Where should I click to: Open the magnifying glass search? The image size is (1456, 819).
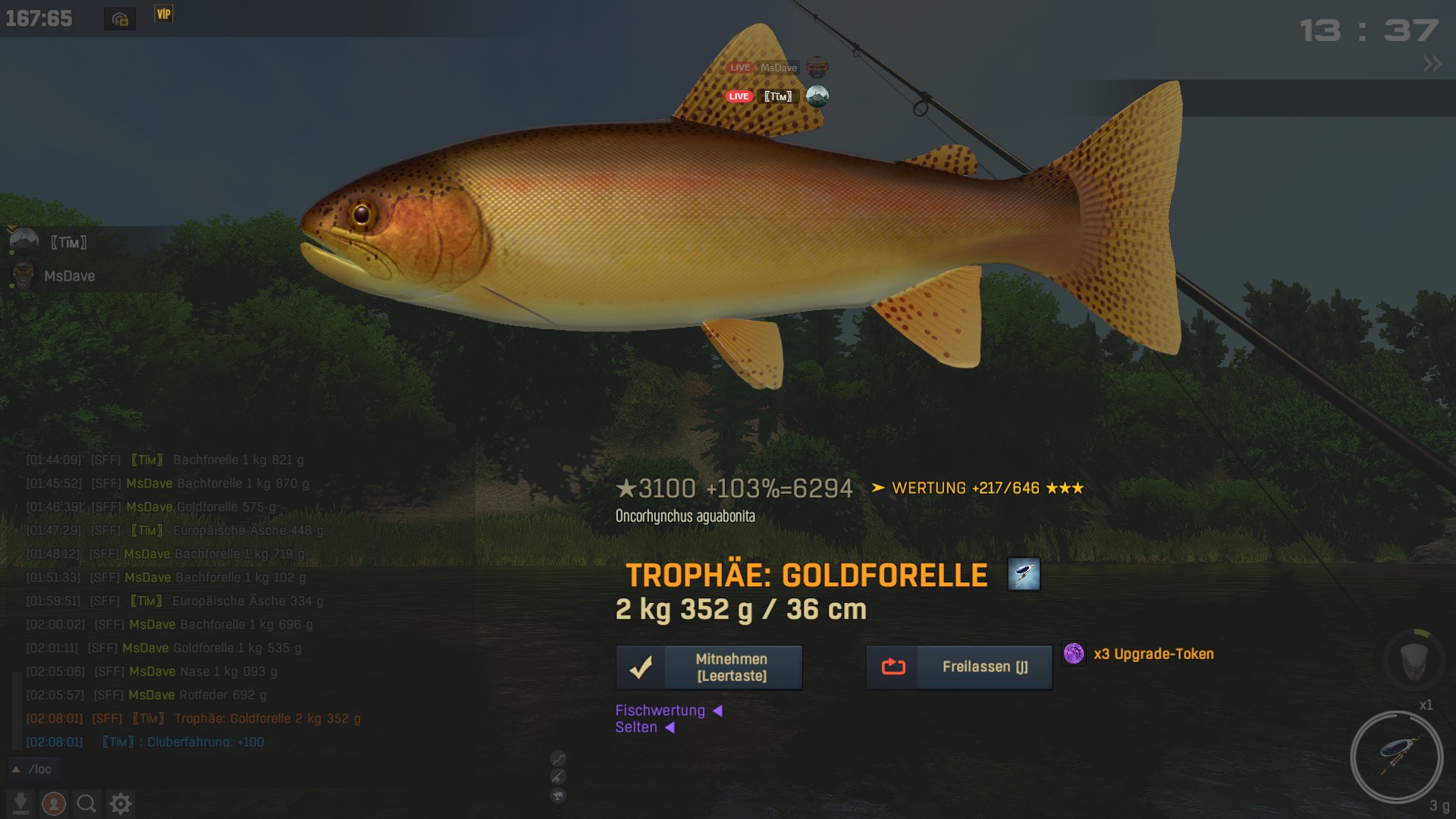pyautogui.click(x=86, y=803)
